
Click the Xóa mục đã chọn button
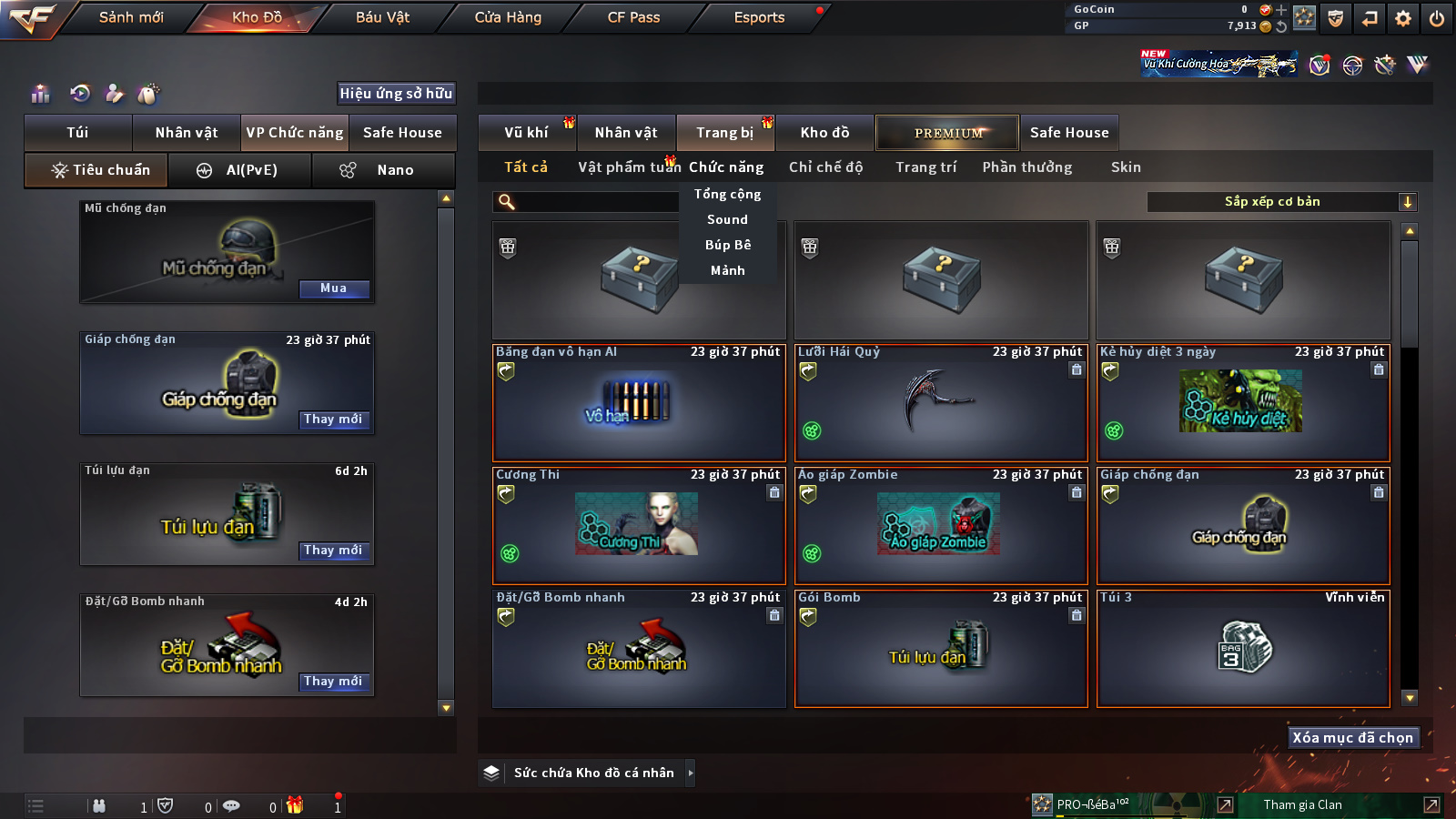click(x=1352, y=738)
